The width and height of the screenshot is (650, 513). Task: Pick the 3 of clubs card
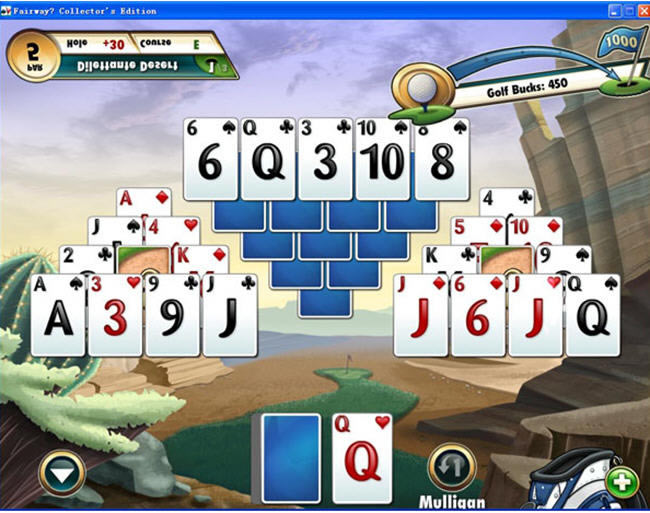(x=325, y=160)
